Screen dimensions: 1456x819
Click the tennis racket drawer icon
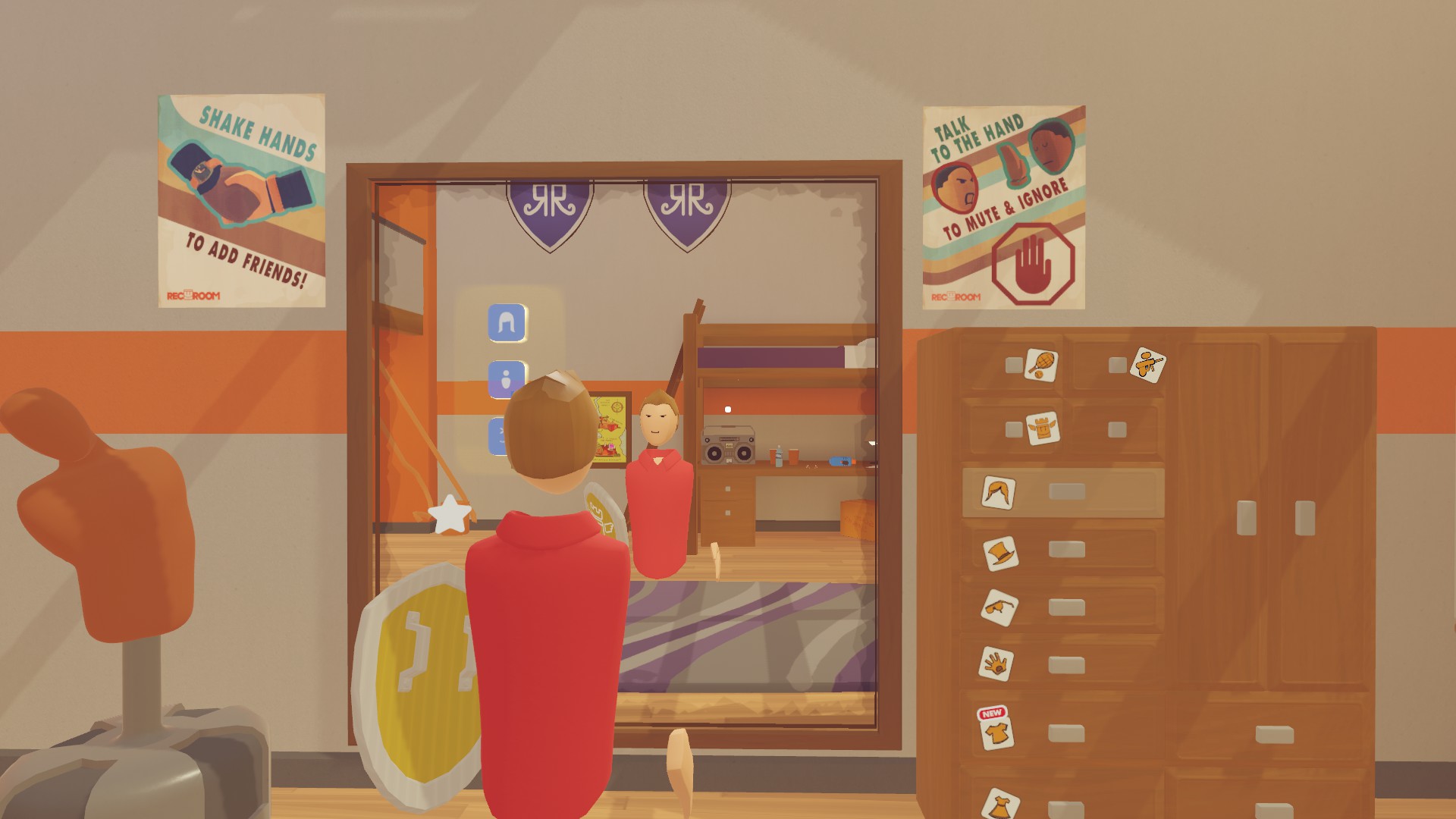[x=1041, y=363]
